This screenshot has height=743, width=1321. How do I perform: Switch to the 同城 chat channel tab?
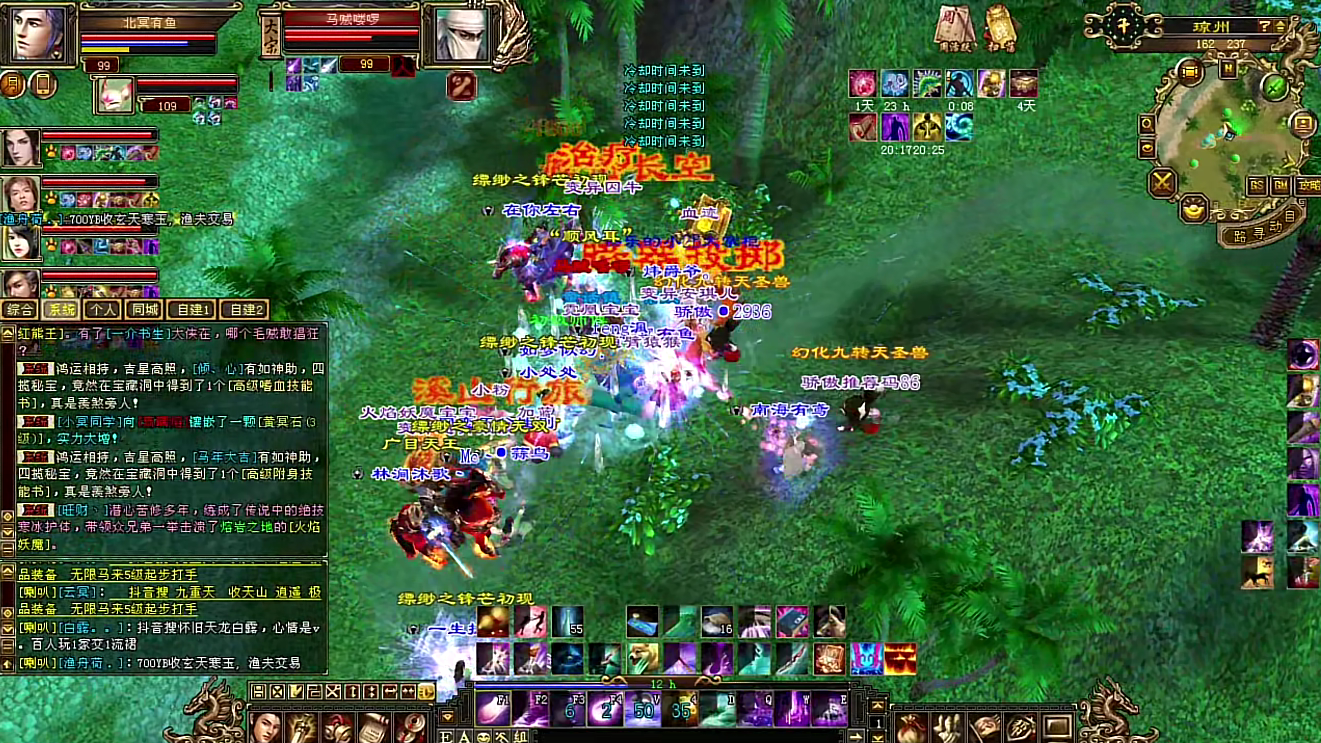(x=144, y=310)
